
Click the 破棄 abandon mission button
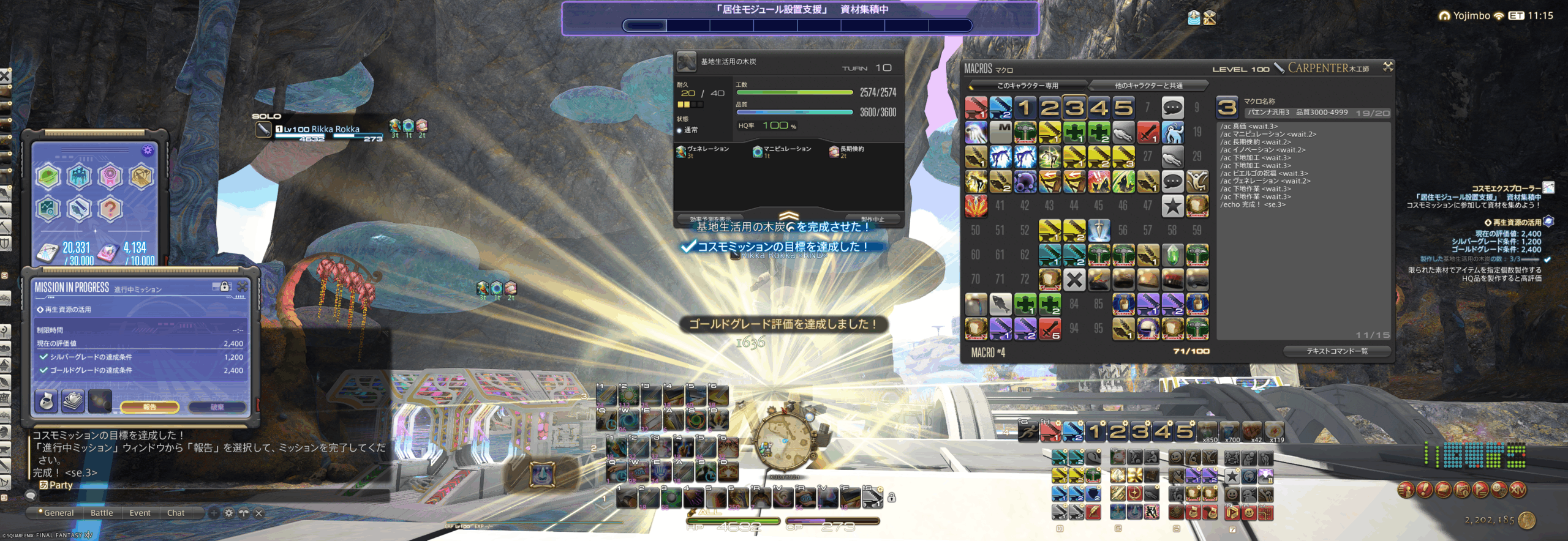coord(217,407)
